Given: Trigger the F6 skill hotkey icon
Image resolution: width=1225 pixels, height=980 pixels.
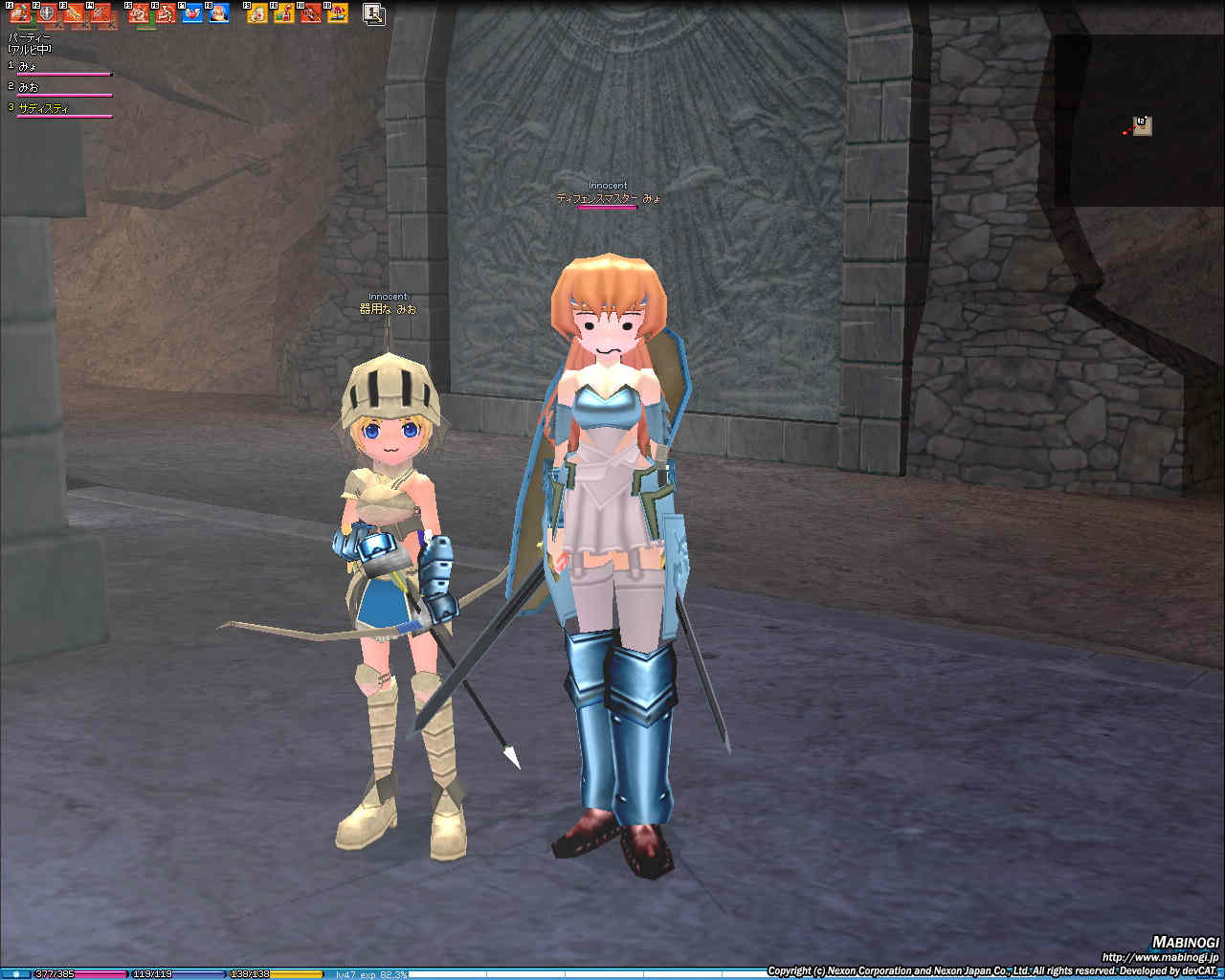Looking at the screenshot, I should (166, 12).
